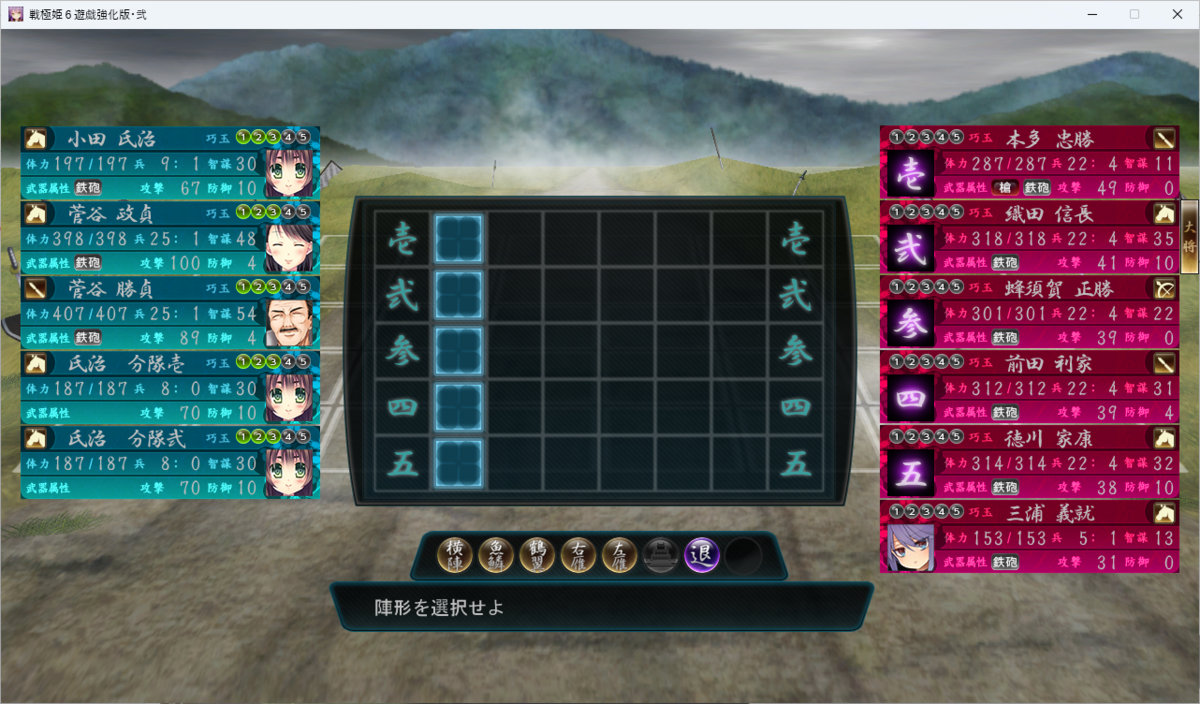Close the game window

coord(1175,14)
